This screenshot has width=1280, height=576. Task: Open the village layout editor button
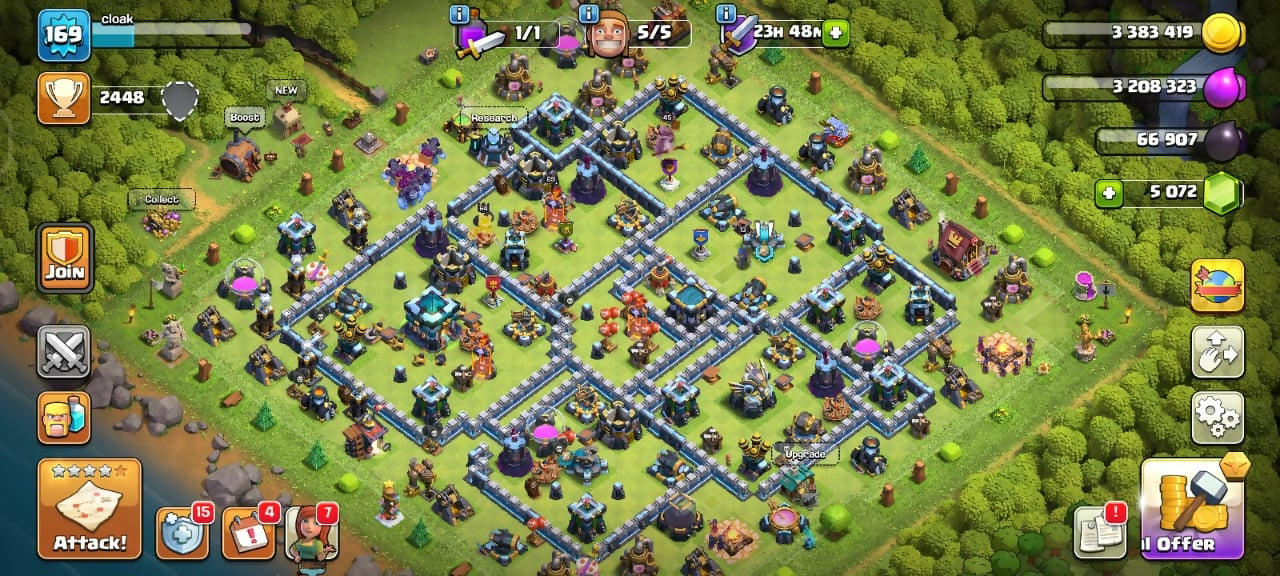click(x=1217, y=351)
